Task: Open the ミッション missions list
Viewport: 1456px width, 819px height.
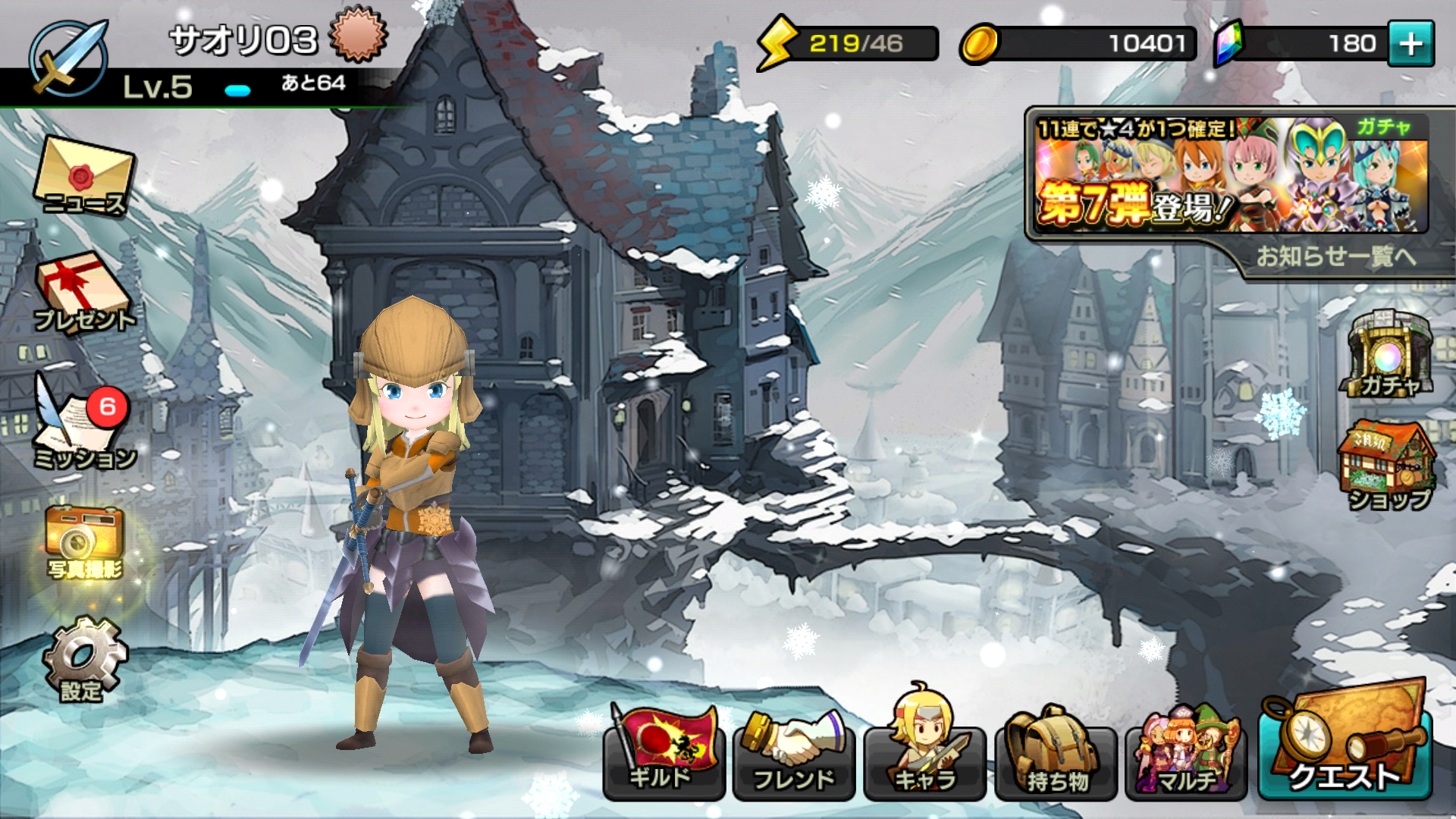Action: click(82, 425)
